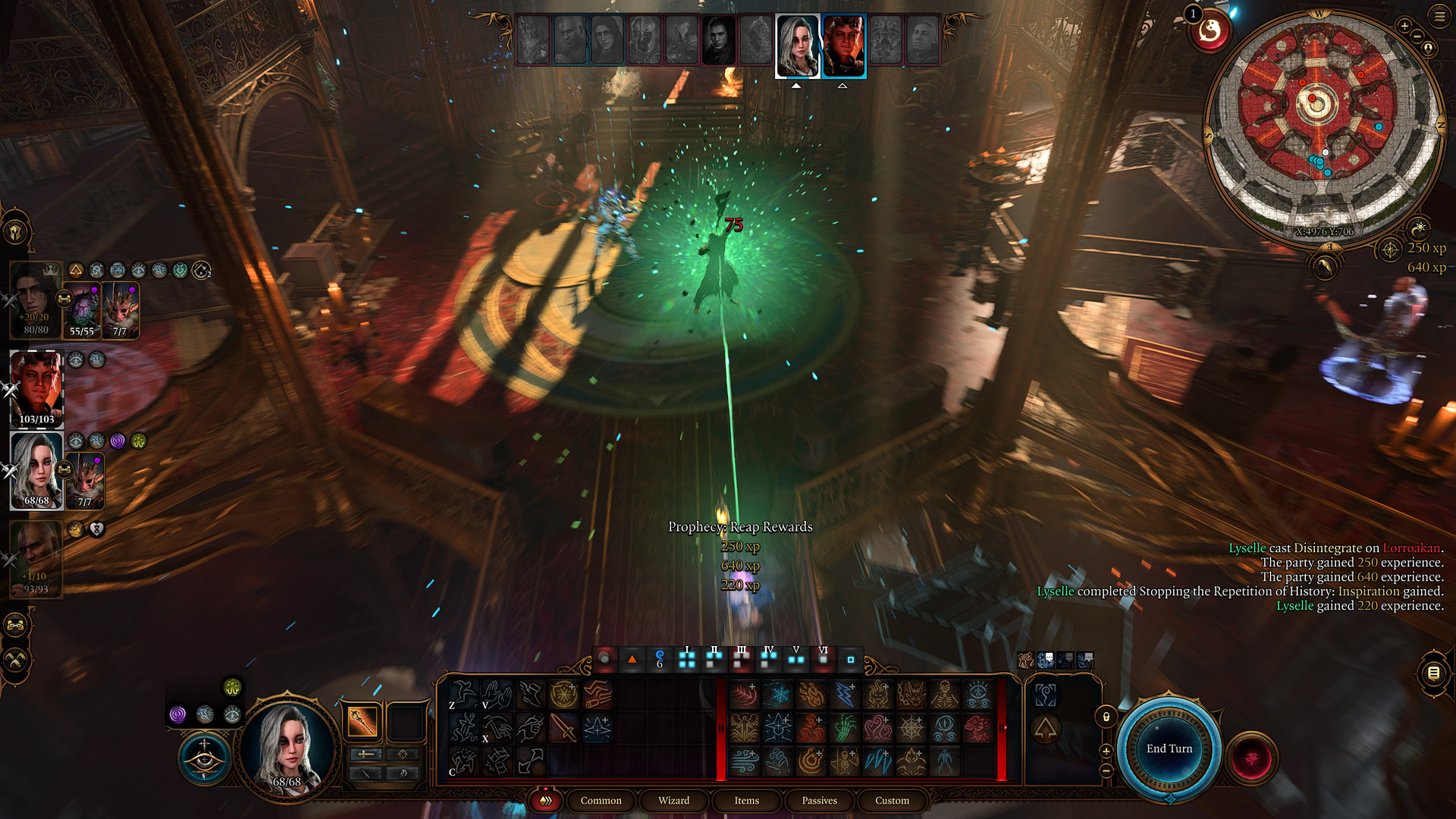This screenshot has width=1456, height=819.
Task: Toggle the hotbar lock padlock
Action: [x=1106, y=717]
